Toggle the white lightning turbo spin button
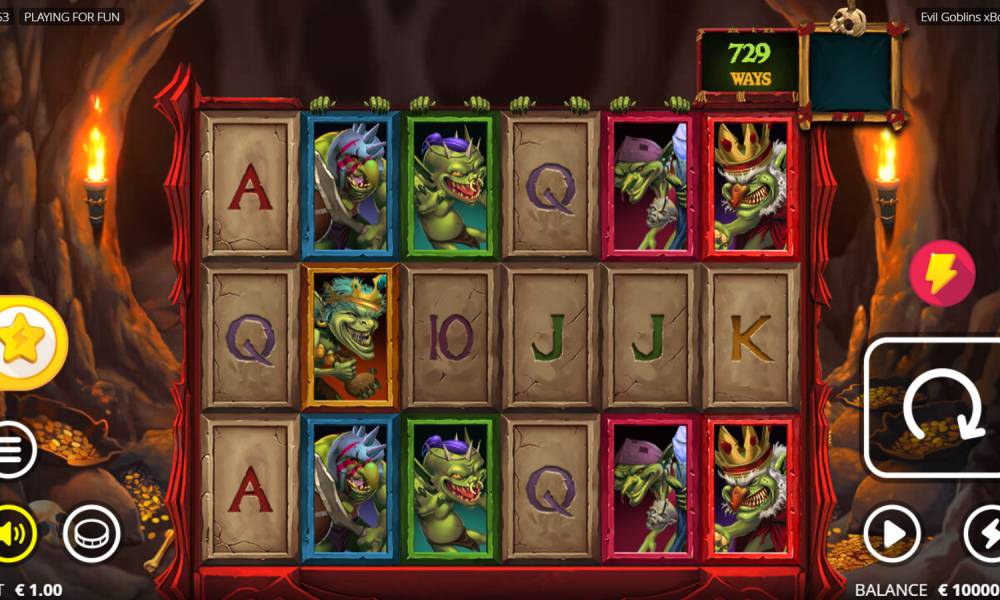1000x600 pixels. (x=985, y=534)
